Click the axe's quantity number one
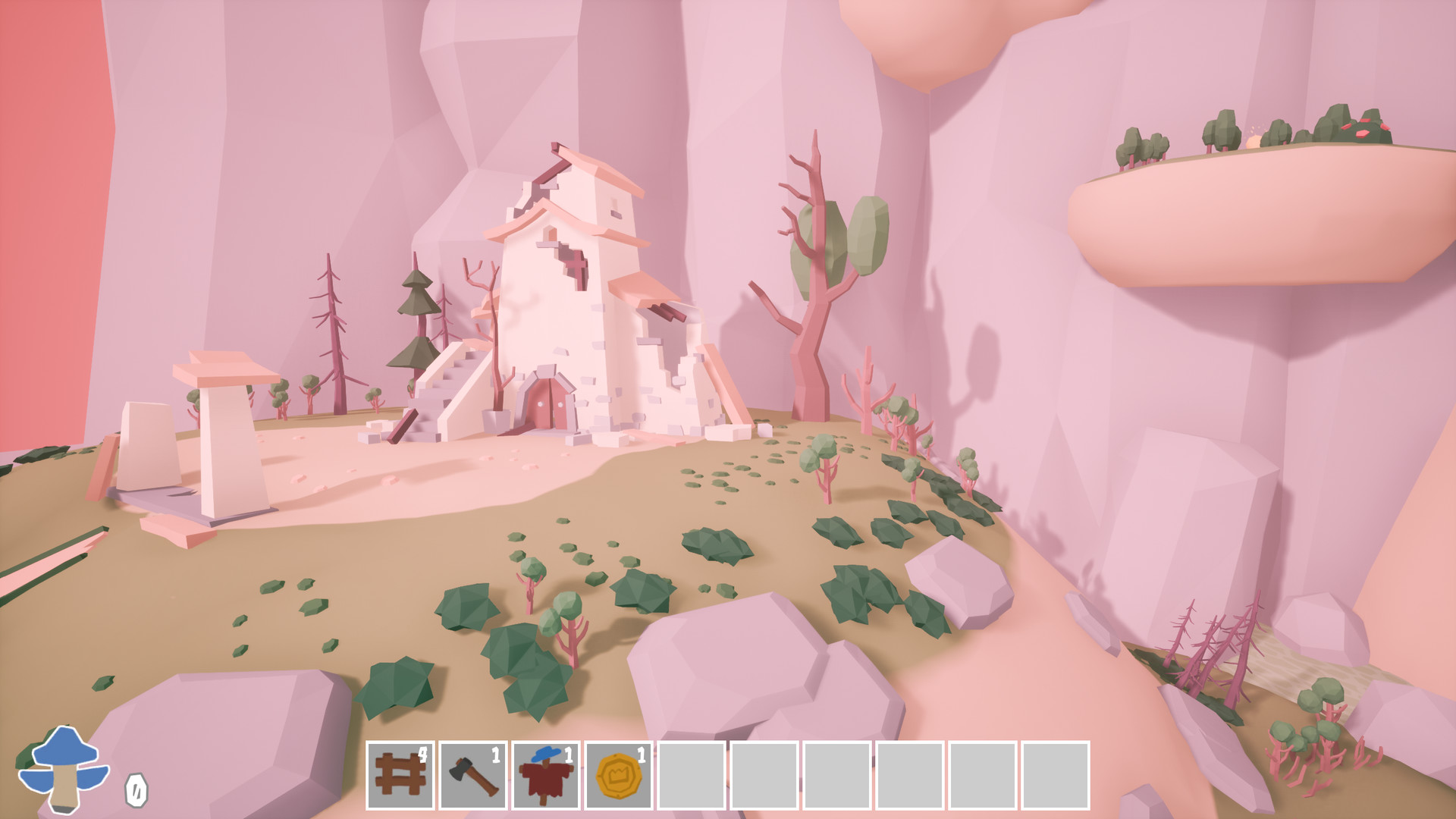Image resolution: width=1456 pixels, height=819 pixels. click(x=495, y=753)
